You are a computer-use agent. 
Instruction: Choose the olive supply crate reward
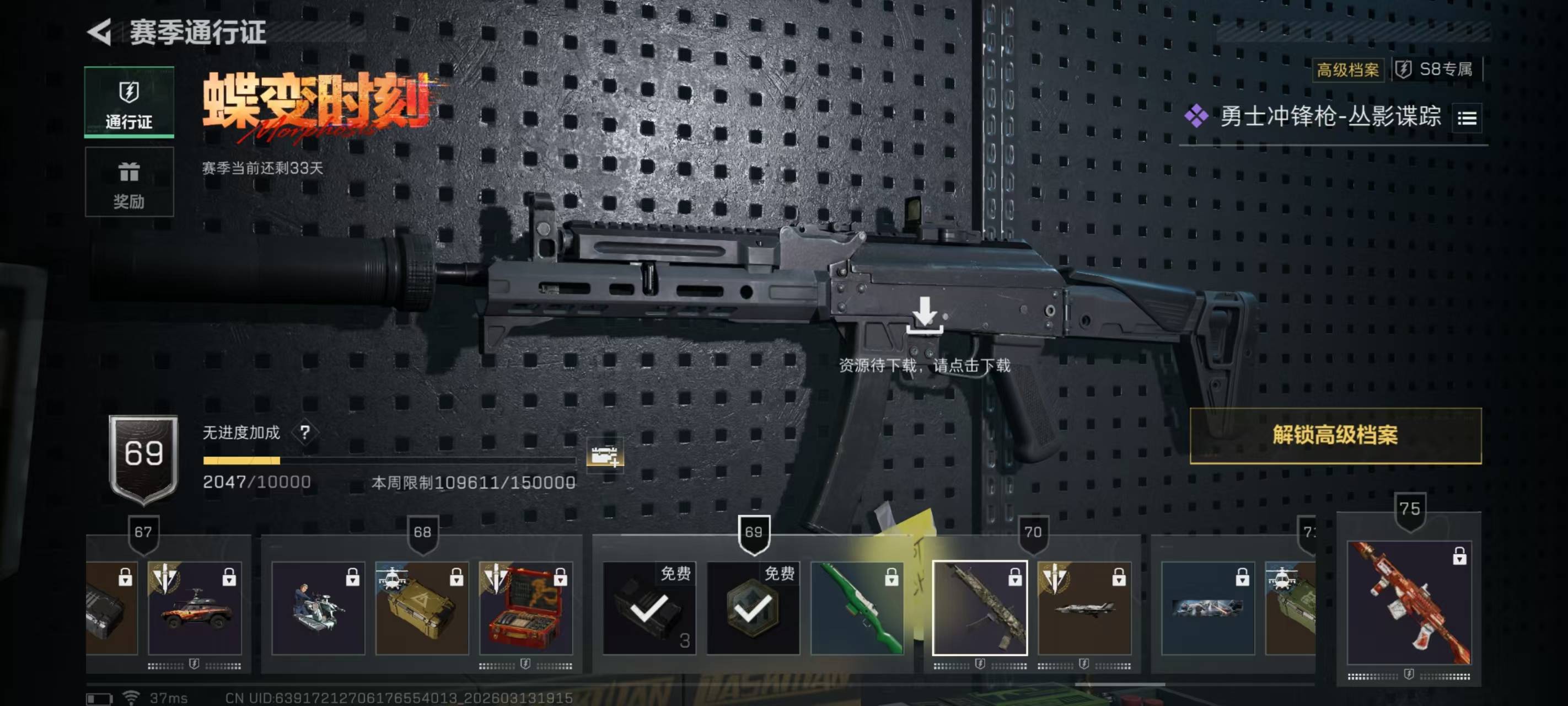[422, 608]
